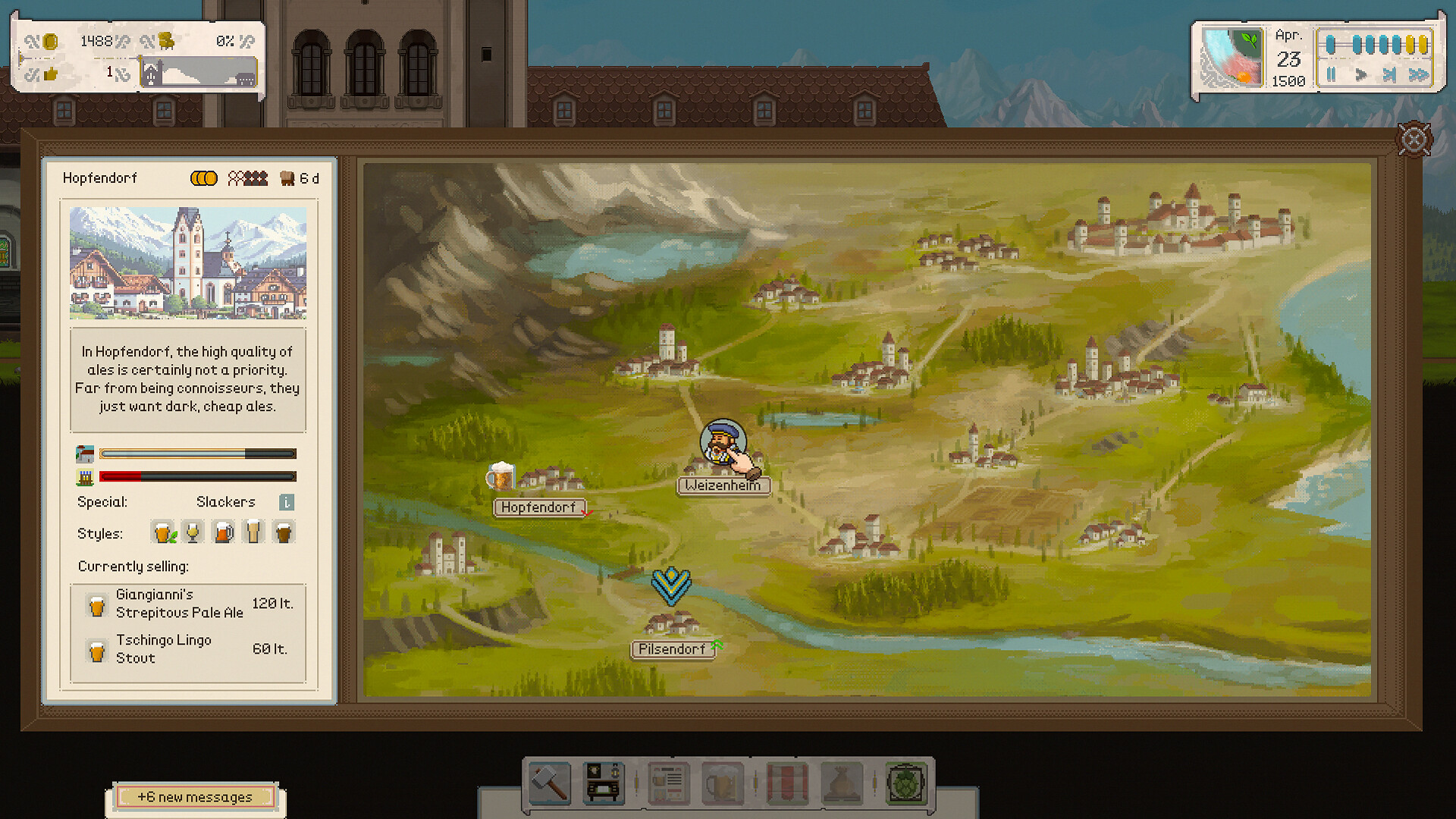Open the office desk panel

(604, 781)
